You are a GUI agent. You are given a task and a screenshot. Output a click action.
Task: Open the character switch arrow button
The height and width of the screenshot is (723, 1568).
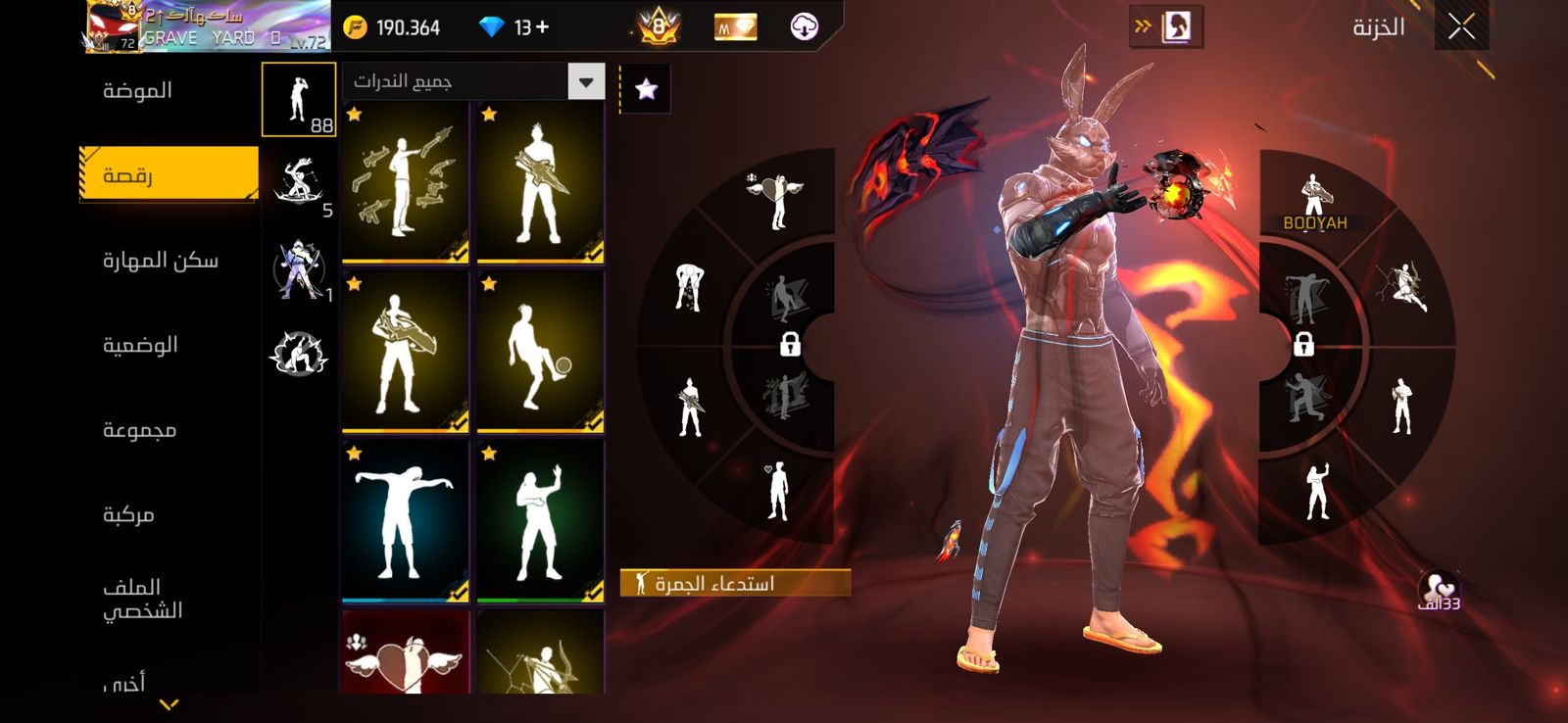[x=1165, y=27]
